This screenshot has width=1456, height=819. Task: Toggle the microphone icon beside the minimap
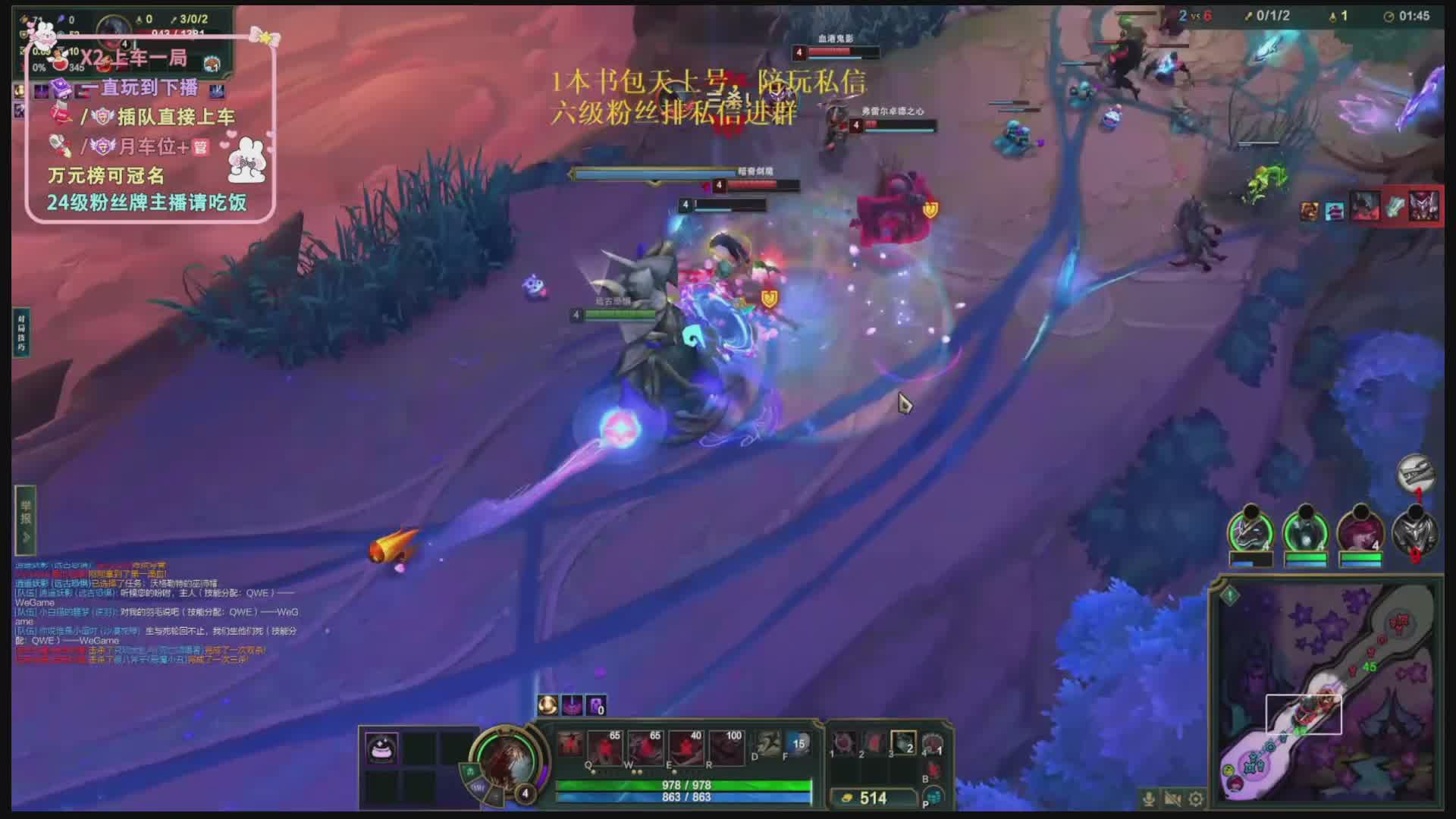1149,799
